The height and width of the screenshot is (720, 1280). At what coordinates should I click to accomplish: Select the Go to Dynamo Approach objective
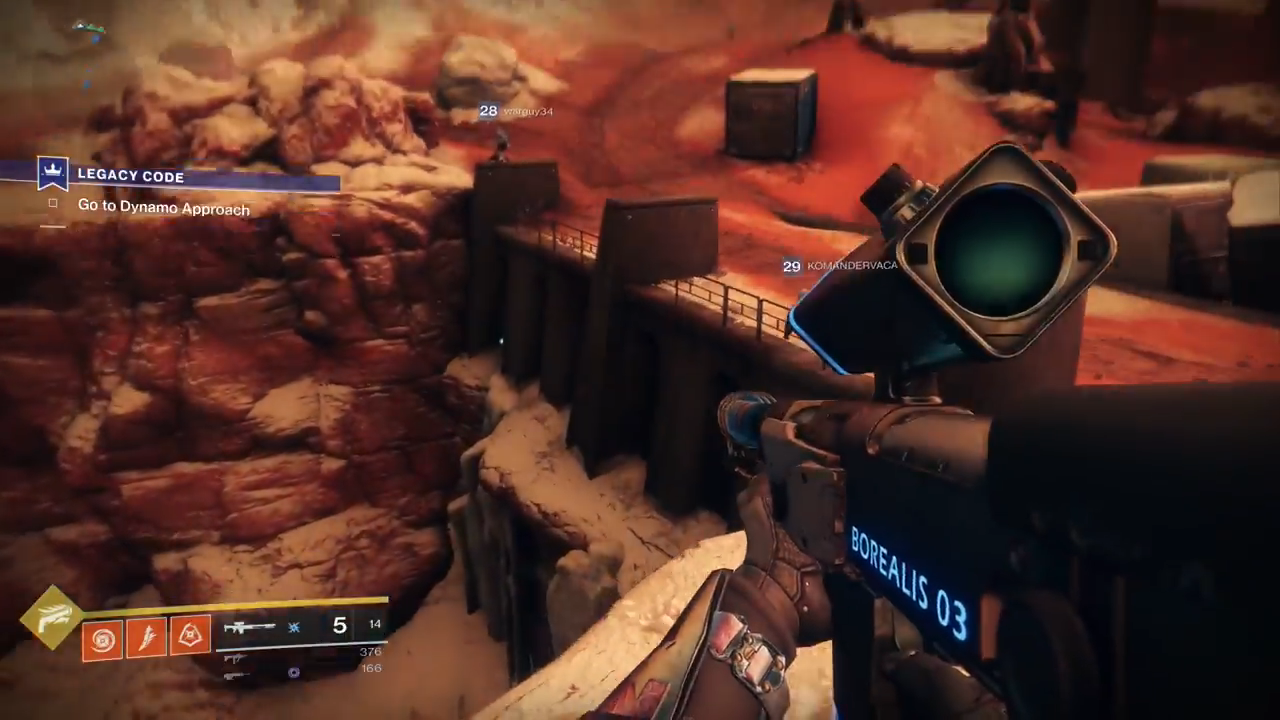(163, 208)
